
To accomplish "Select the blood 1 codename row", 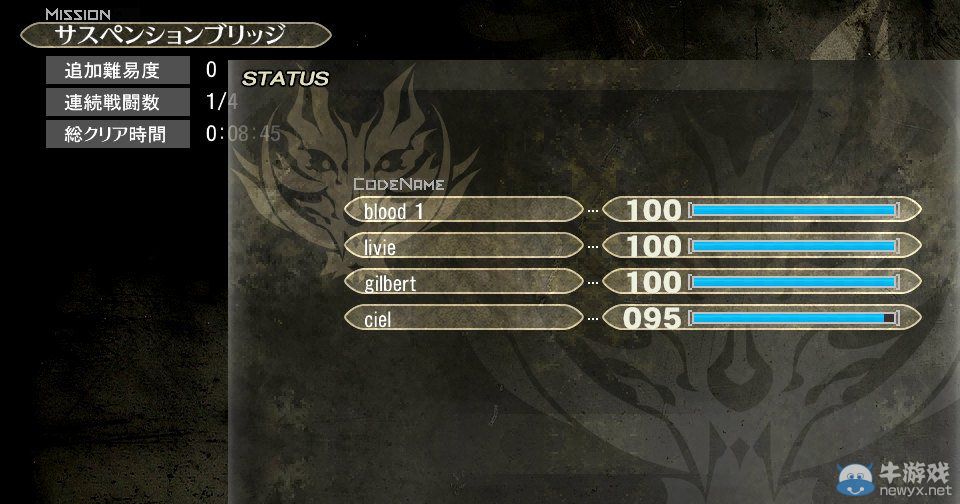I will (x=463, y=210).
